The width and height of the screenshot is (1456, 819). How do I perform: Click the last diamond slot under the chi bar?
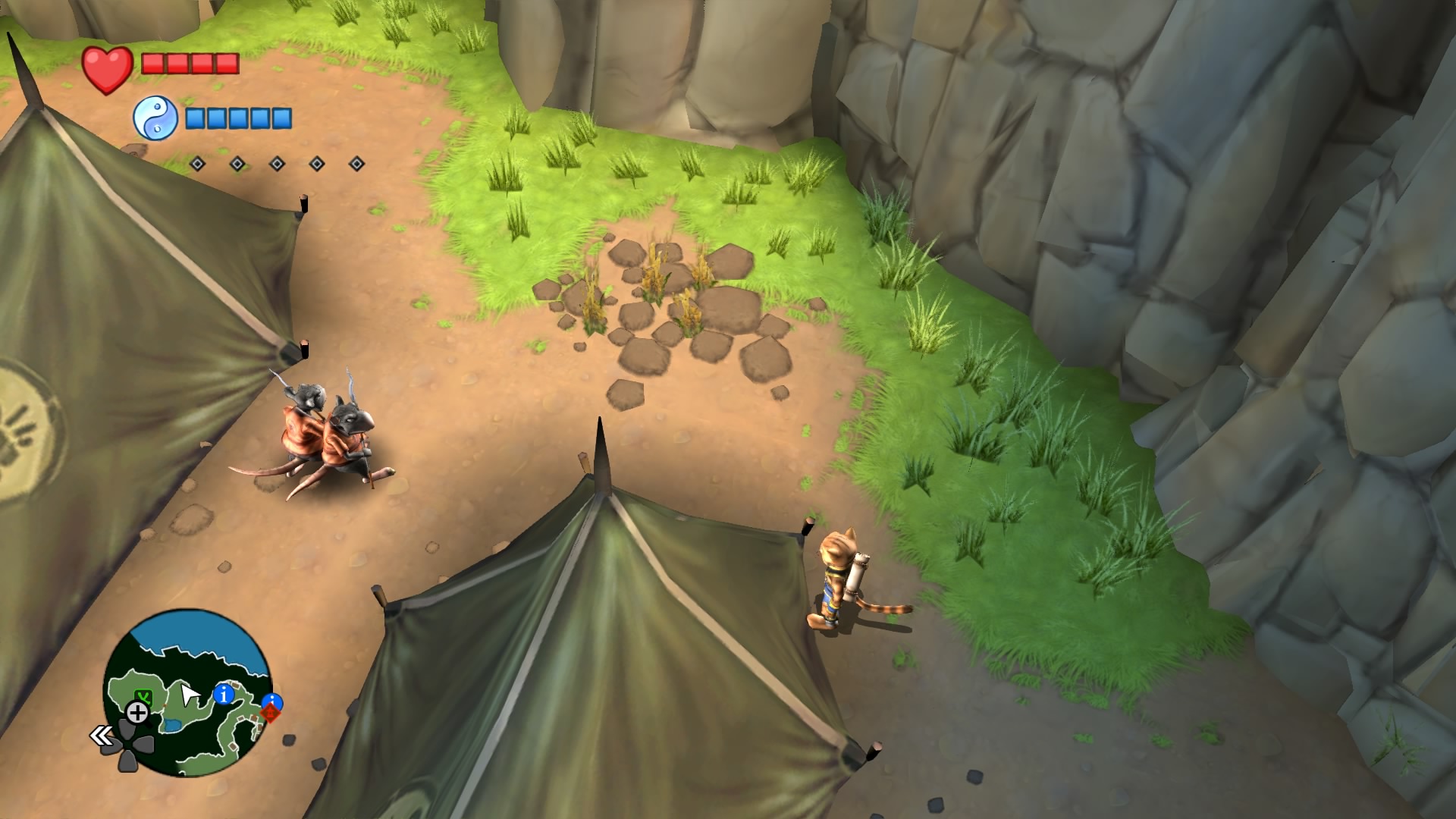pos(356,163)
